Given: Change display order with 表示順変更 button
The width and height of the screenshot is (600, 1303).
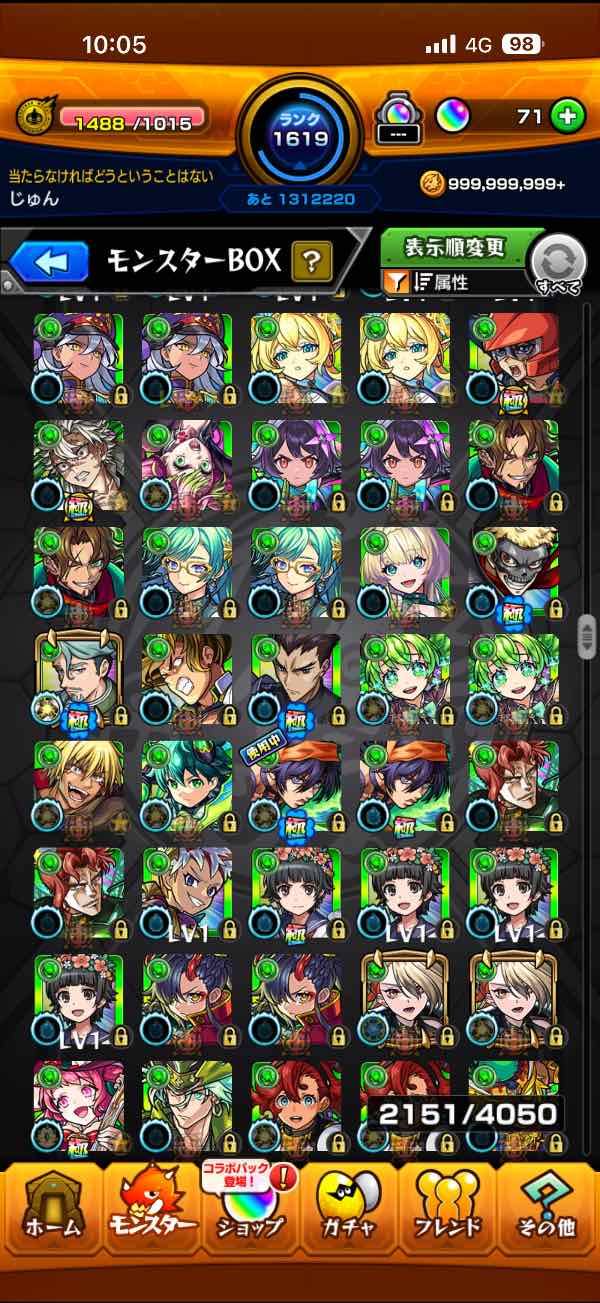Looking at the screenshot, I should pos(454,247).
